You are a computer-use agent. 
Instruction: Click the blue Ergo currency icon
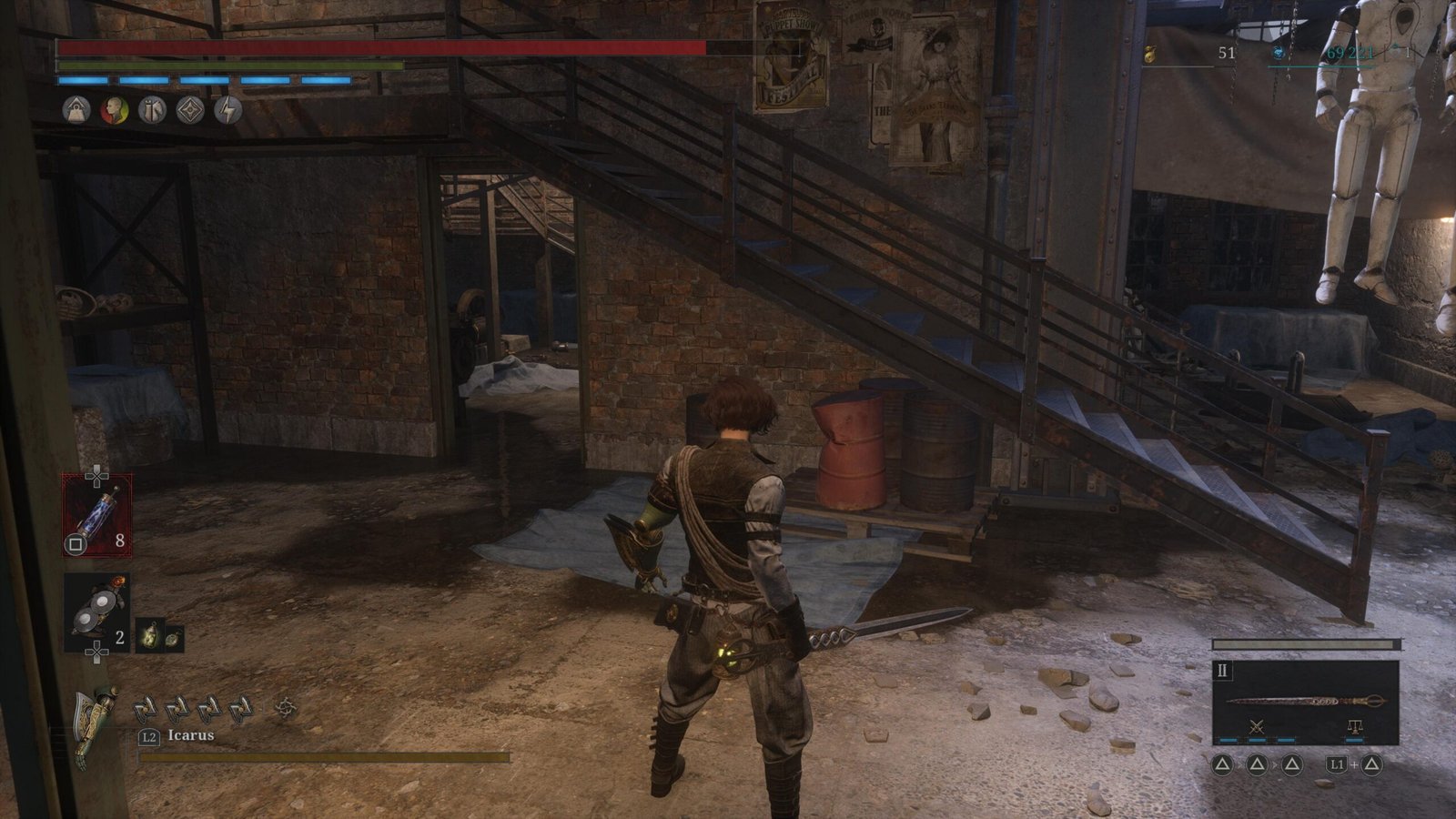[1279, 54]
